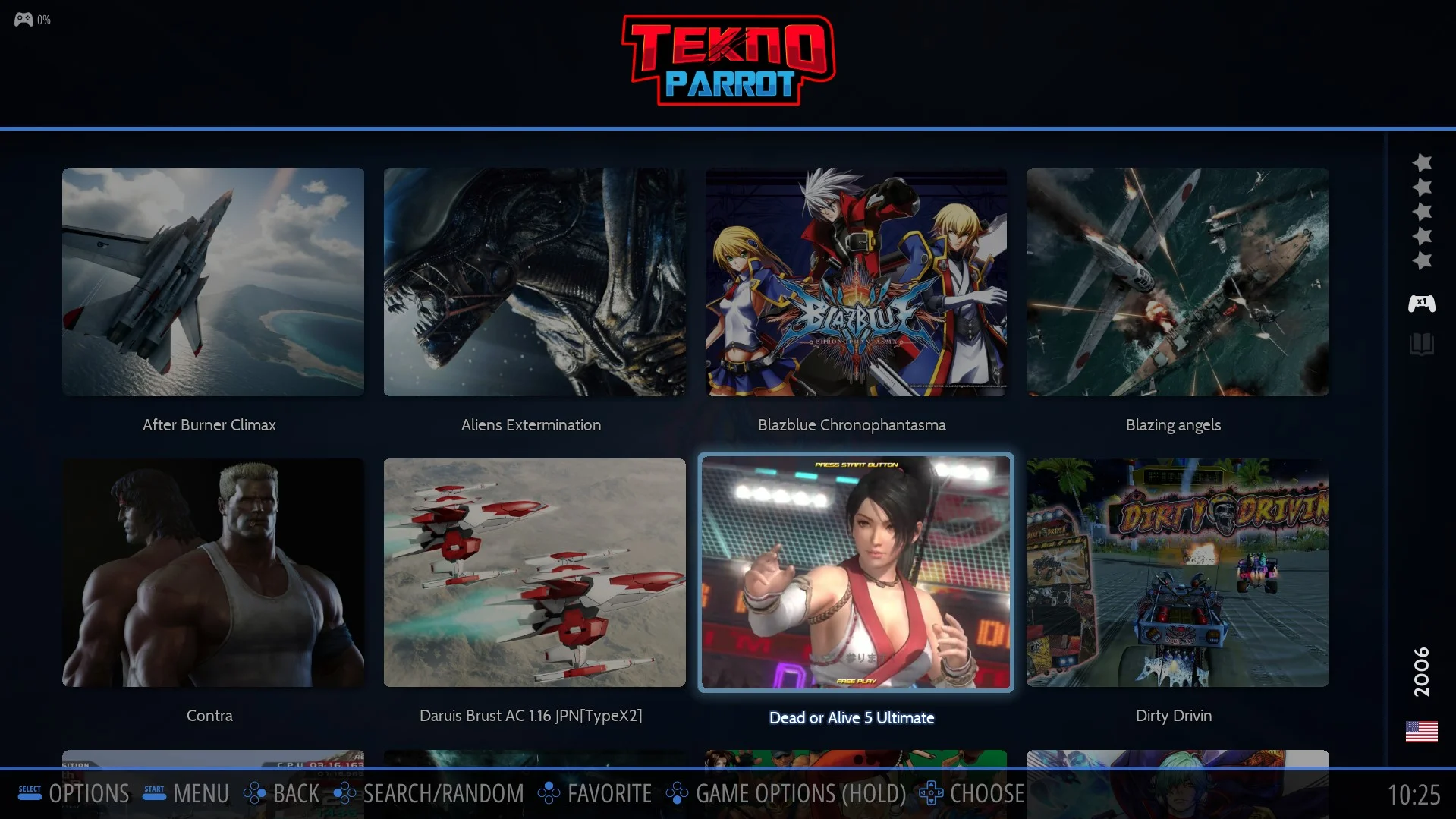
Task: Open Blazblue Chronophantasma from the game grid
Action: tap(856, 282)
